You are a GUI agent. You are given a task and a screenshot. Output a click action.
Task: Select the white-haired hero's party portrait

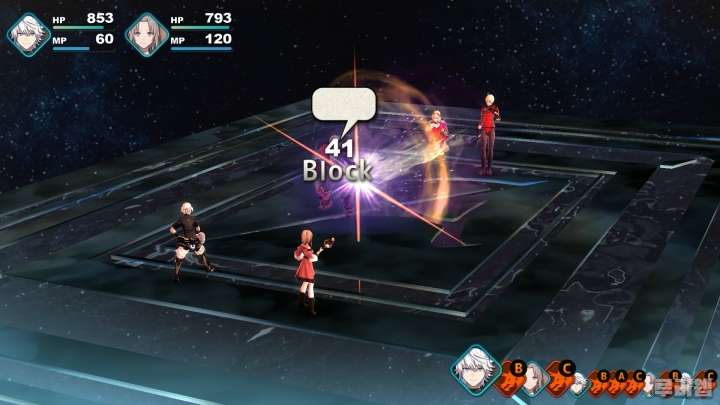click(28, 32)
